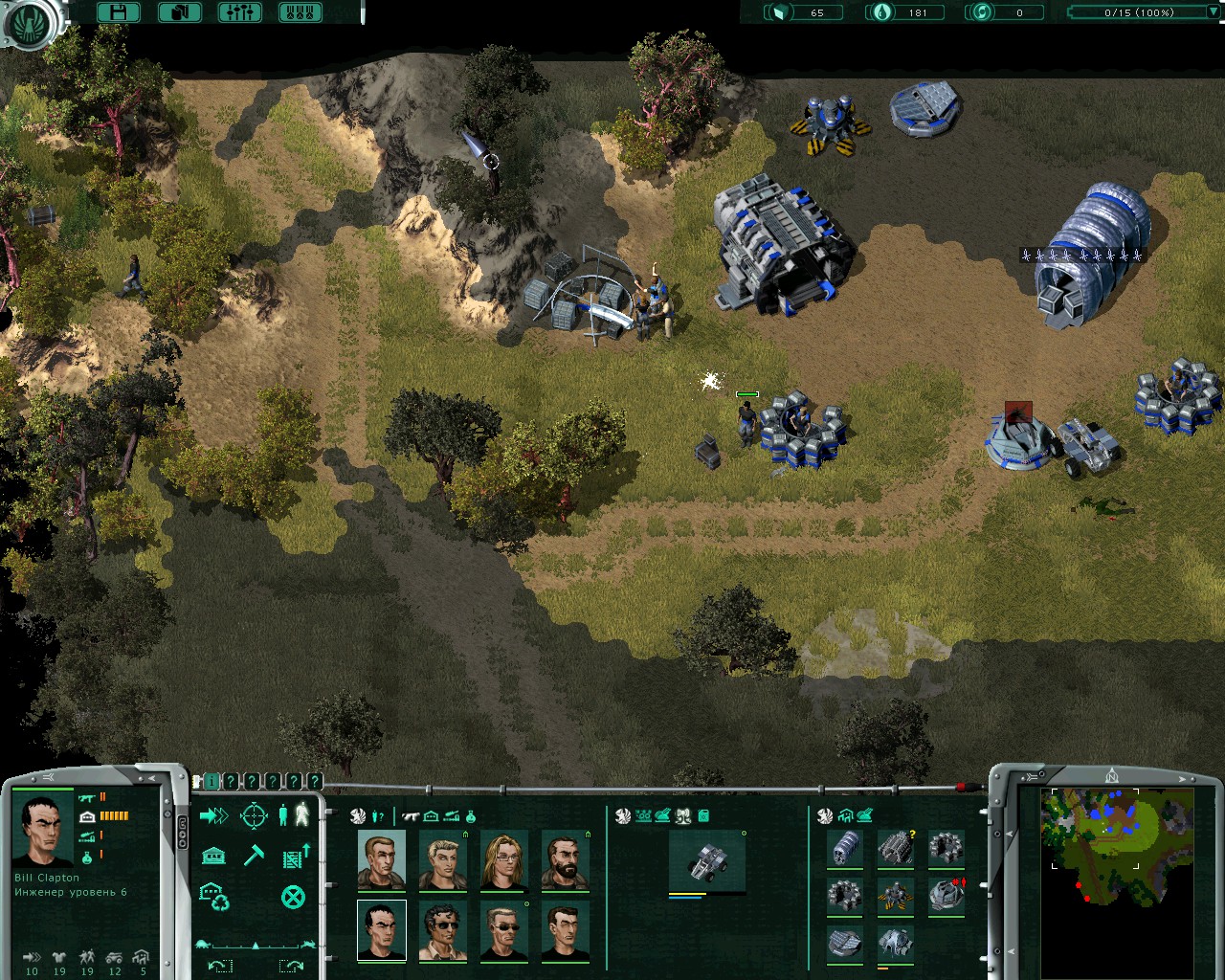Open the info tab with letter i
The image size is (1225, 980).
click(212, 782)
